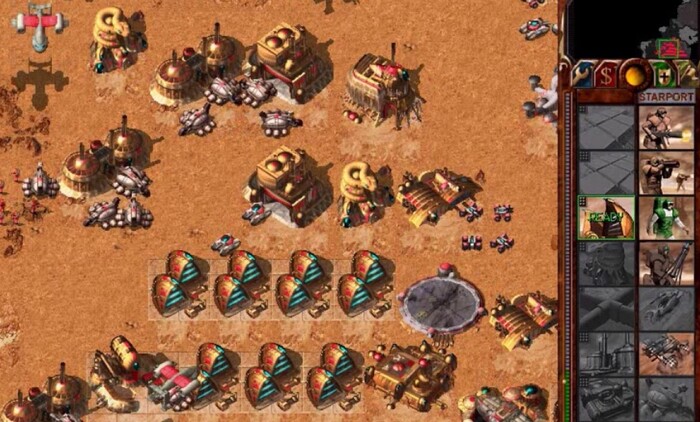
Task: Select the green shield guard command
Action: click(660, 73)
